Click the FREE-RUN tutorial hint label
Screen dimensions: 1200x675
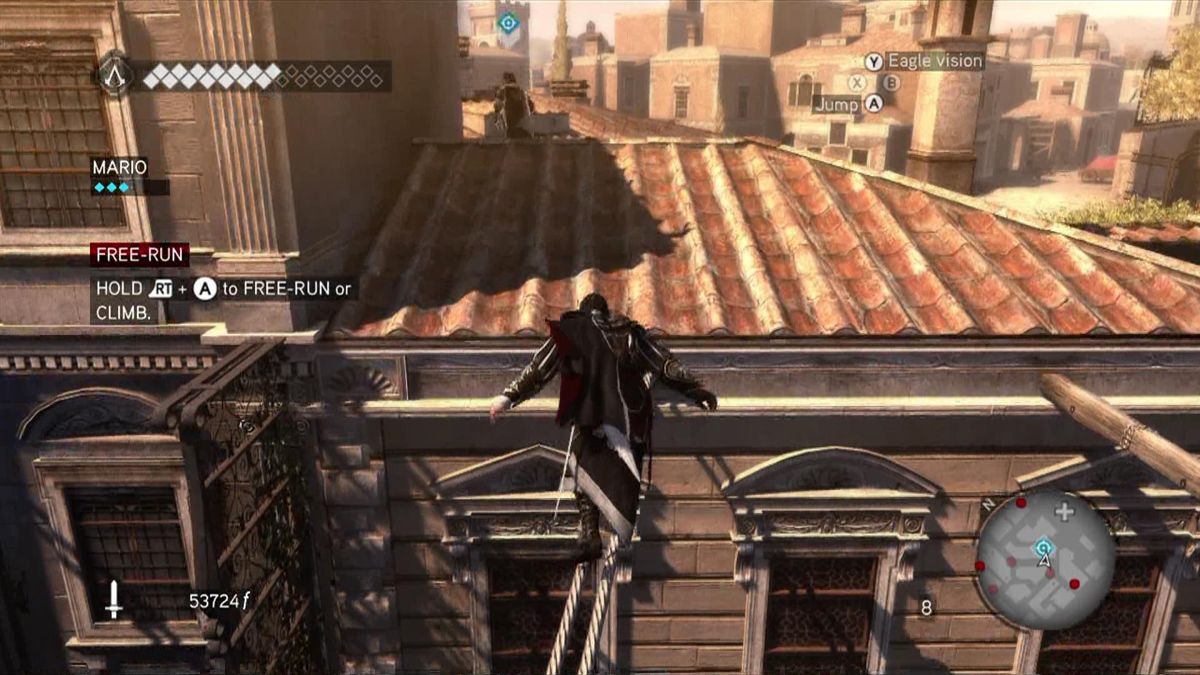[139, 255]
